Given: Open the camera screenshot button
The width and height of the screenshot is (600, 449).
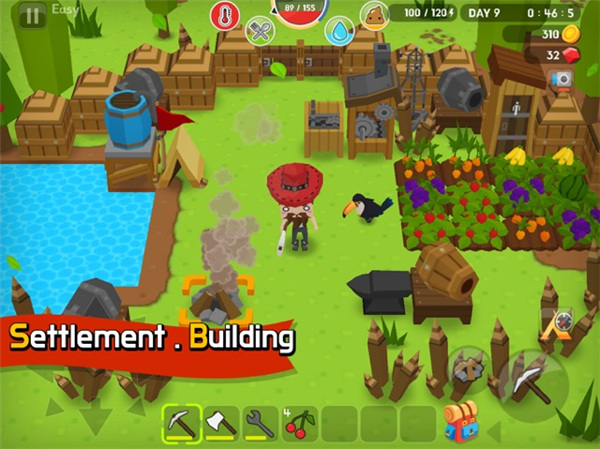Looking at the screenshot, I should (562, 78).
